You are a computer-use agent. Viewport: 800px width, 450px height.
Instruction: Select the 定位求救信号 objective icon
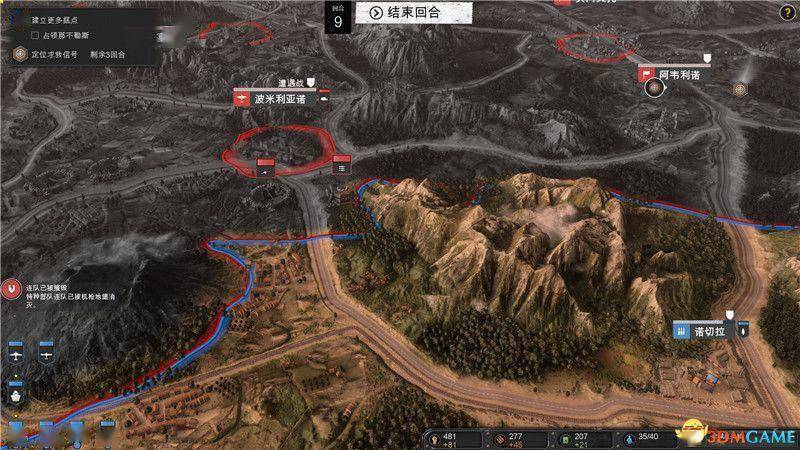pyautogui.click(x=19, y=54)
